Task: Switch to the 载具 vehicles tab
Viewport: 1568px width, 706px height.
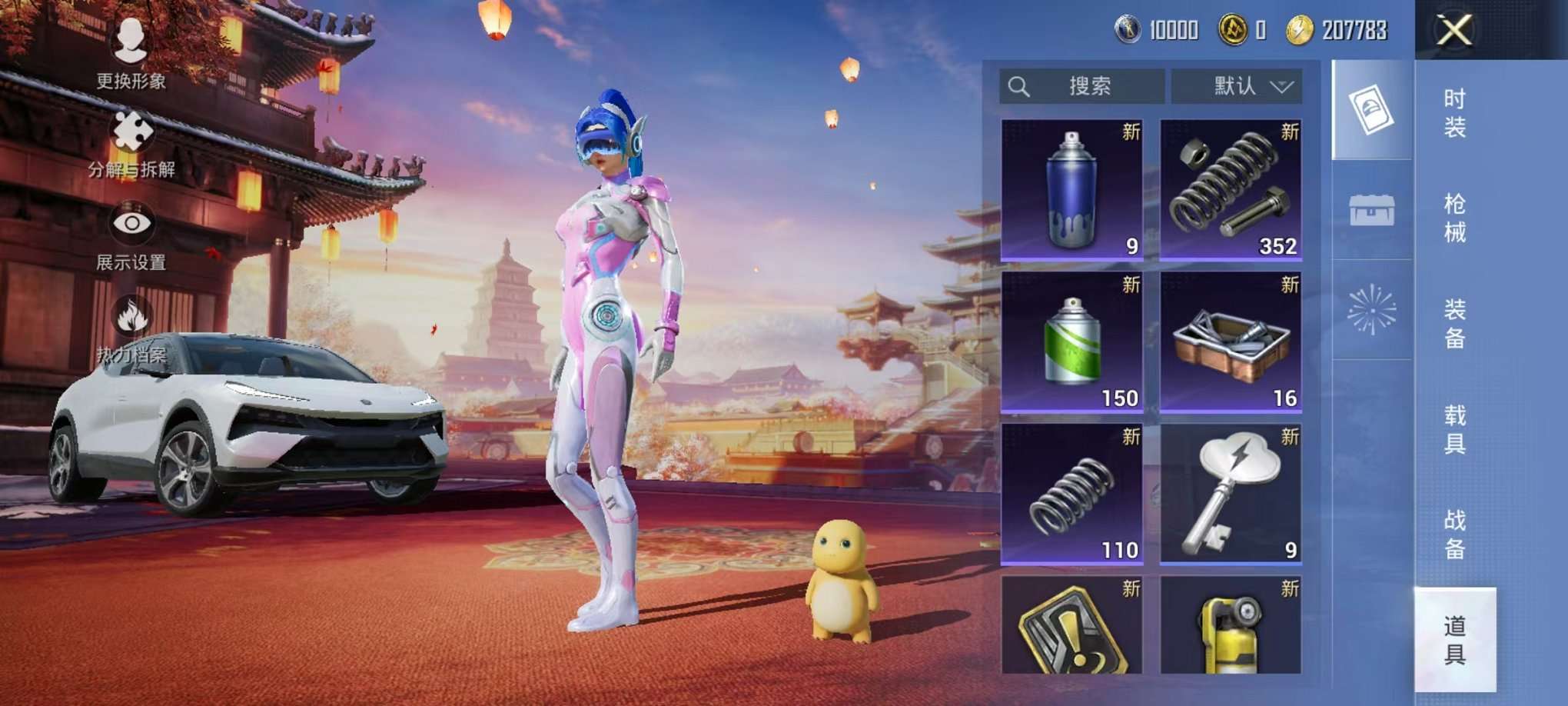Action: tap(1454, 429)
